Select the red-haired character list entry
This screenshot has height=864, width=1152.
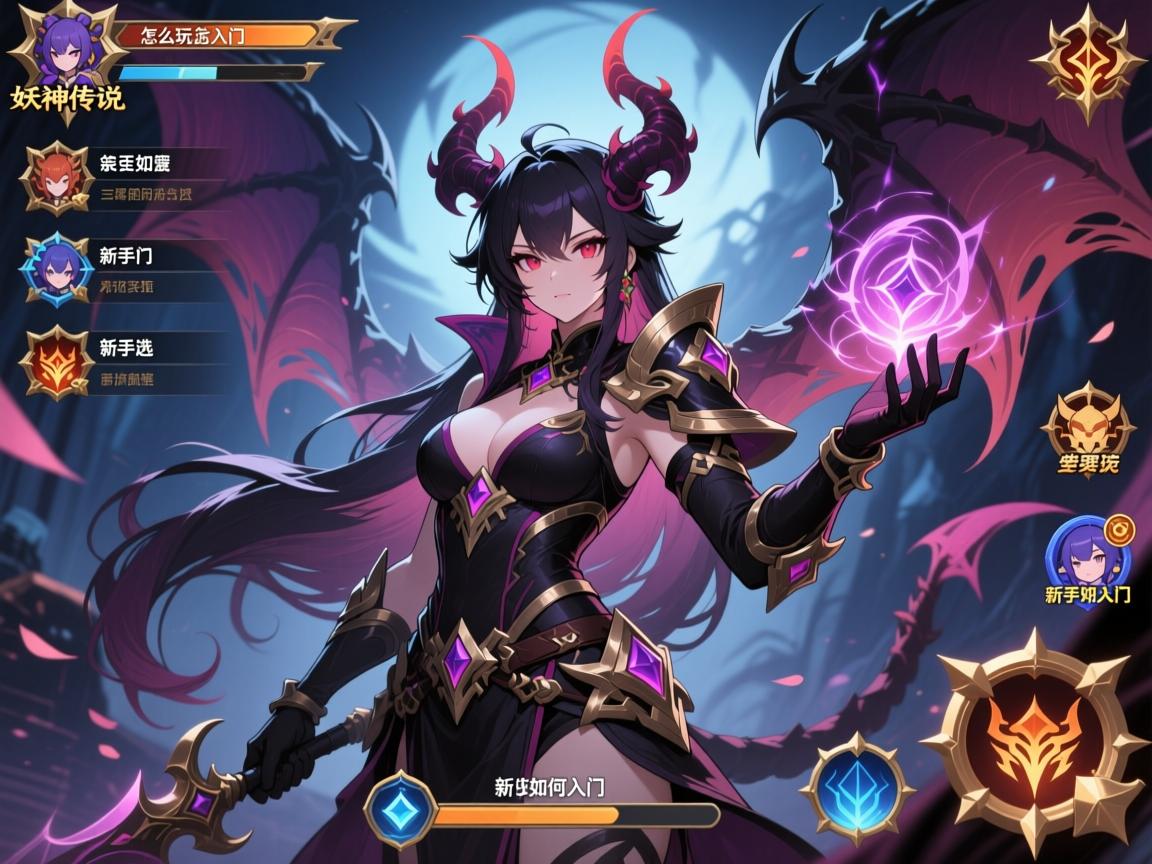(x=57, y=178)
